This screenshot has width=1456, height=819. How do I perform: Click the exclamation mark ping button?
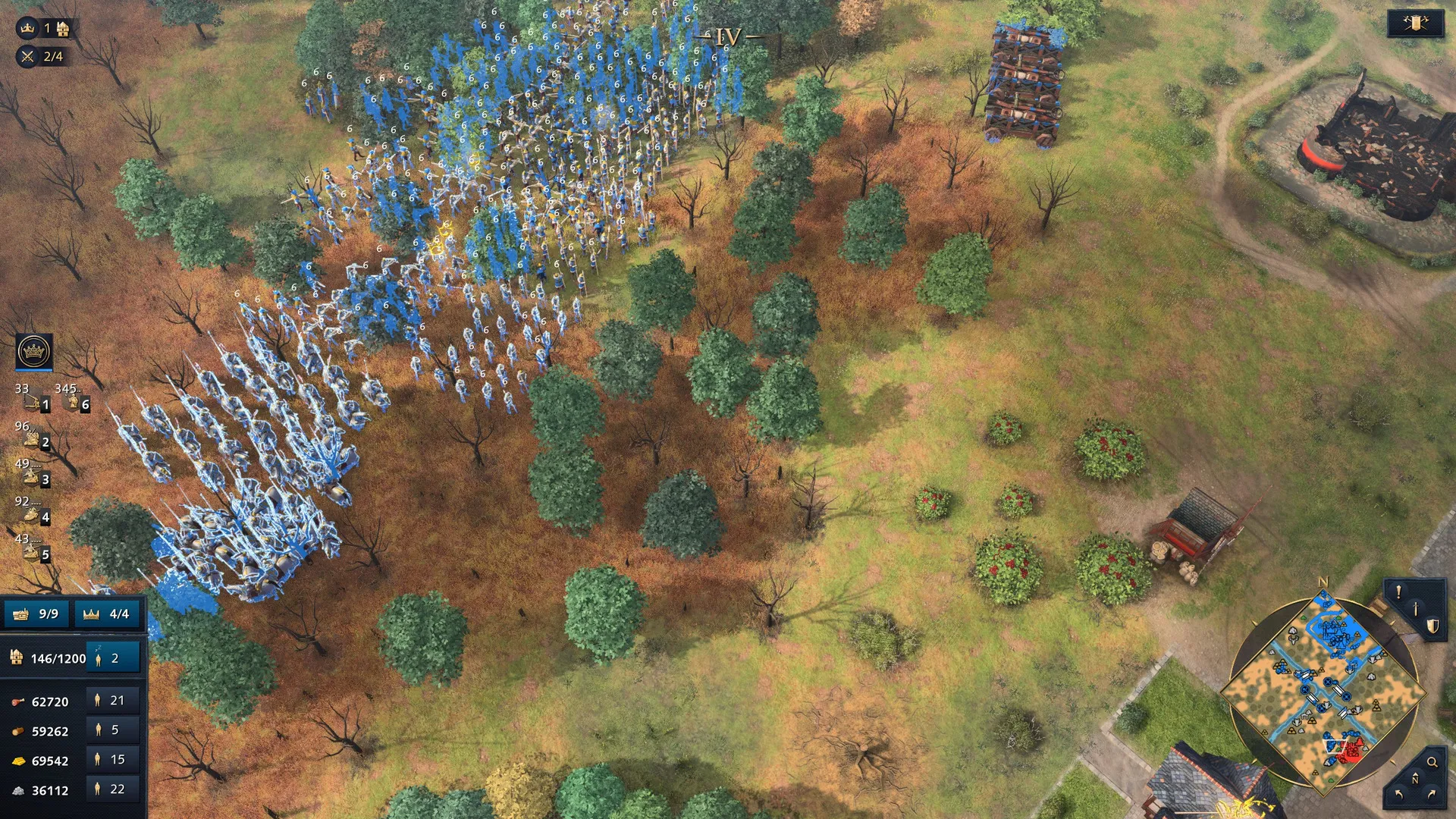coord(1398,591)
